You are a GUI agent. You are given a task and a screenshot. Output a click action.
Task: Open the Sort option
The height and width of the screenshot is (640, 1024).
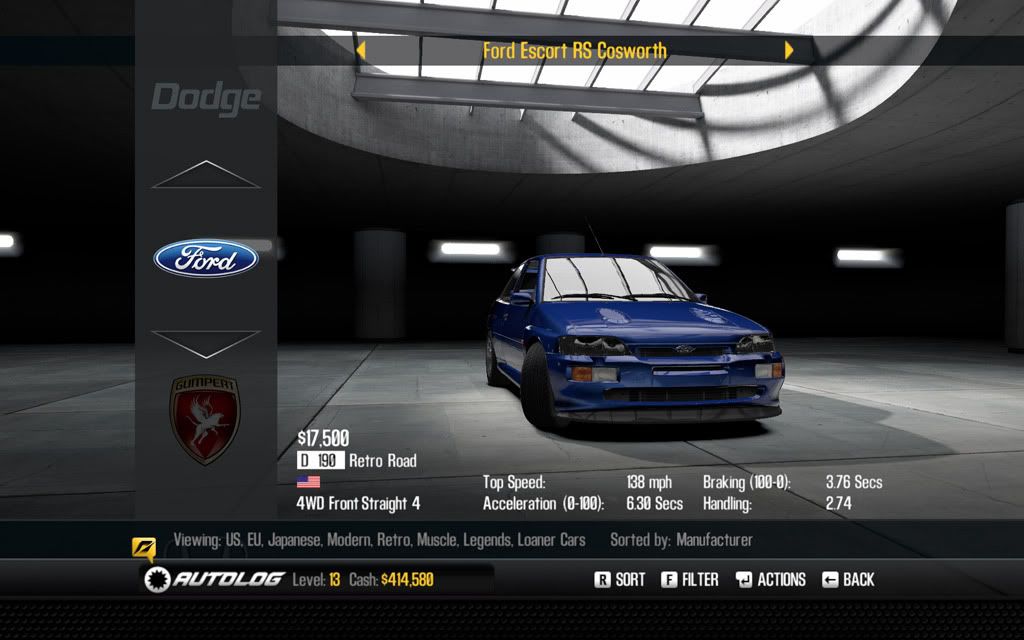click(620, 579)
